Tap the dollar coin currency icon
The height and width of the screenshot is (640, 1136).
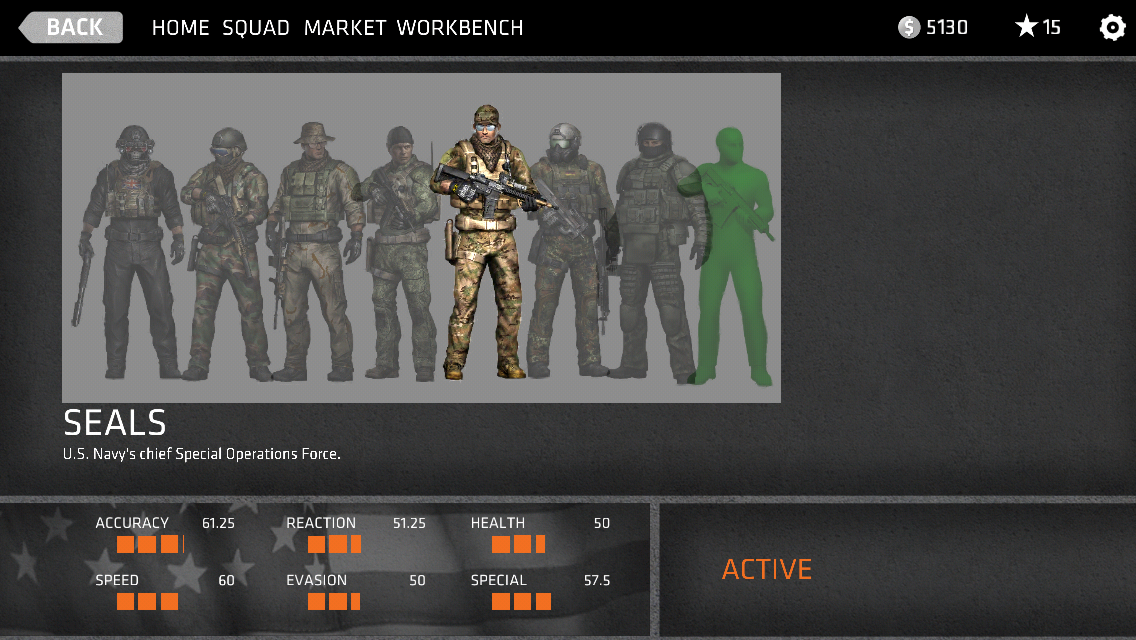tap(908, 28)
